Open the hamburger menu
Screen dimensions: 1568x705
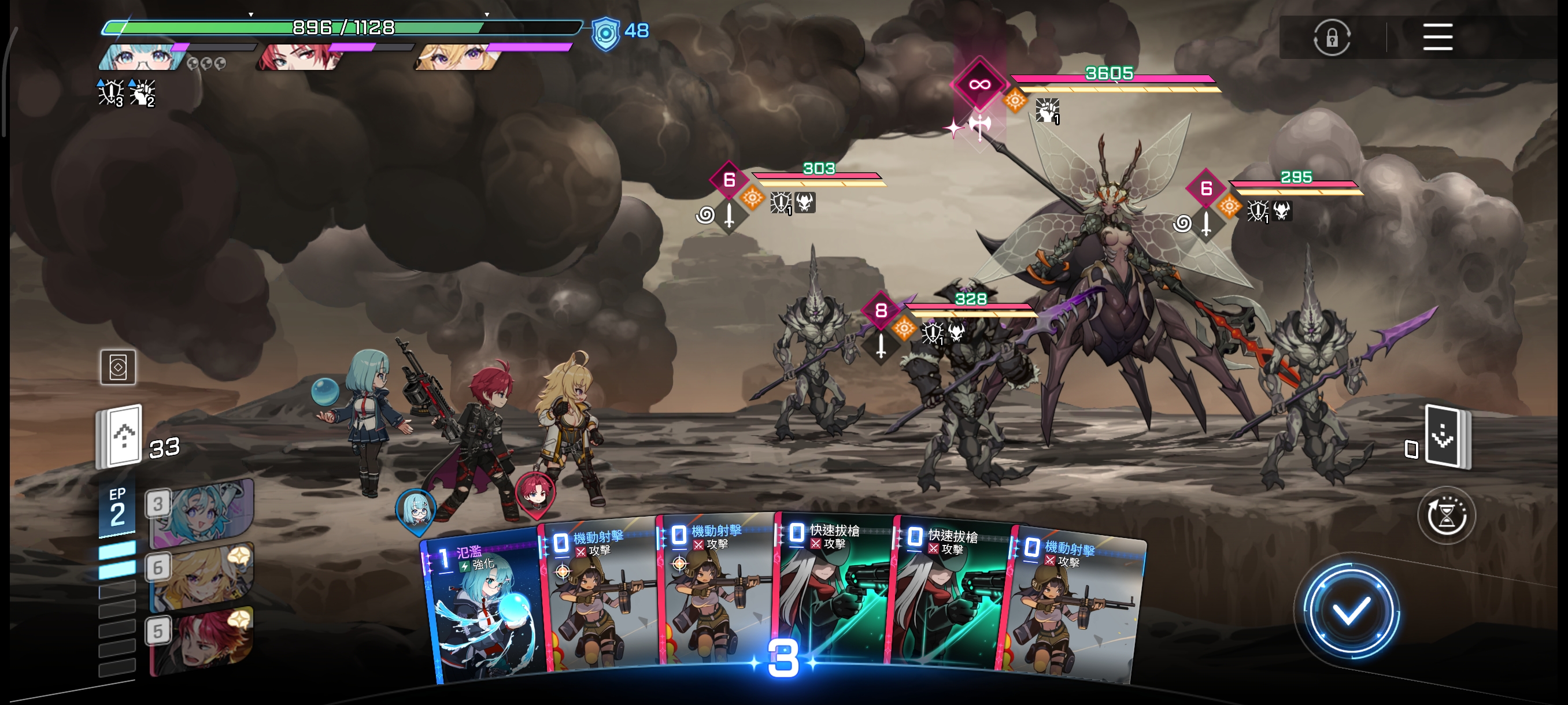[x=1437, y=37]
